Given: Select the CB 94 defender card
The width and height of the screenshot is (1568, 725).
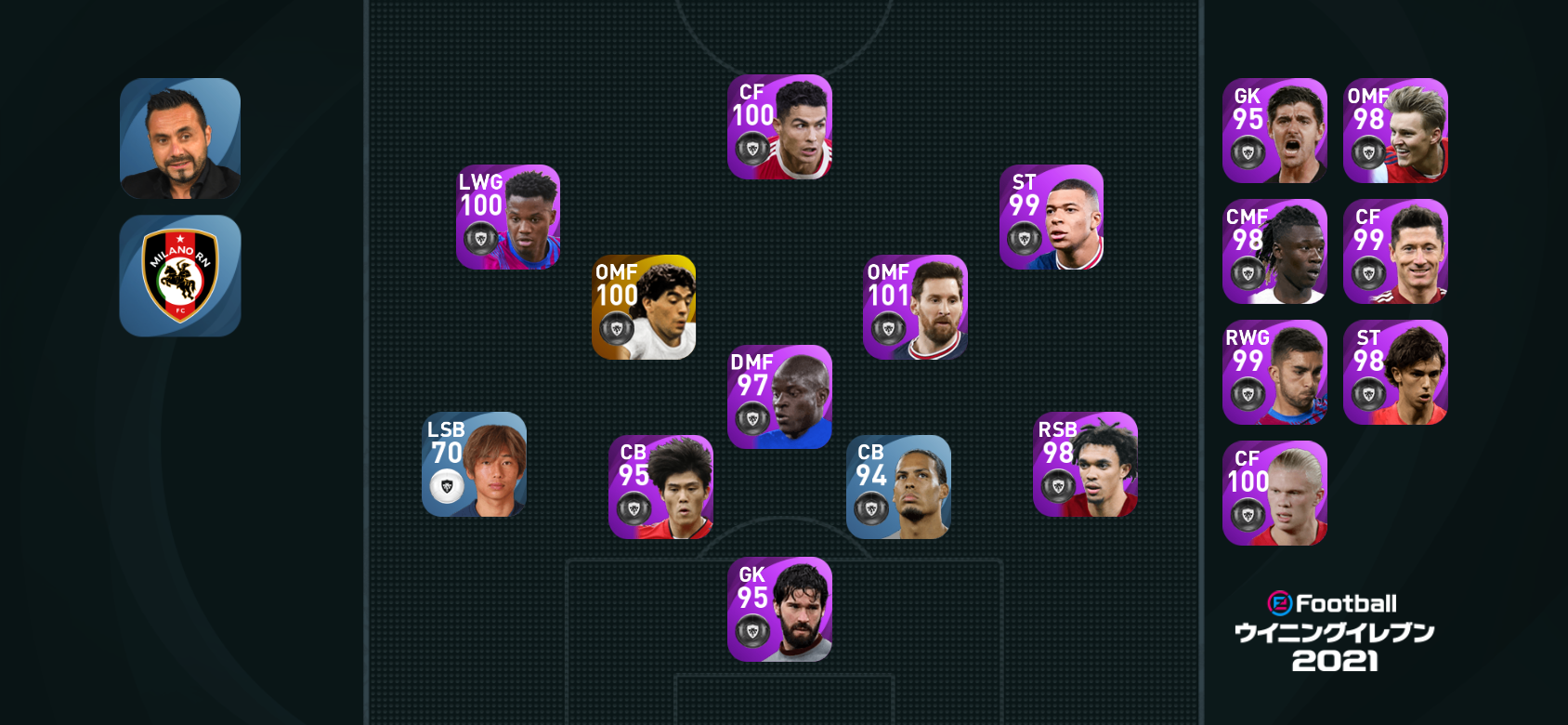Looking at the screenshot, I should (x=898, y=487).
